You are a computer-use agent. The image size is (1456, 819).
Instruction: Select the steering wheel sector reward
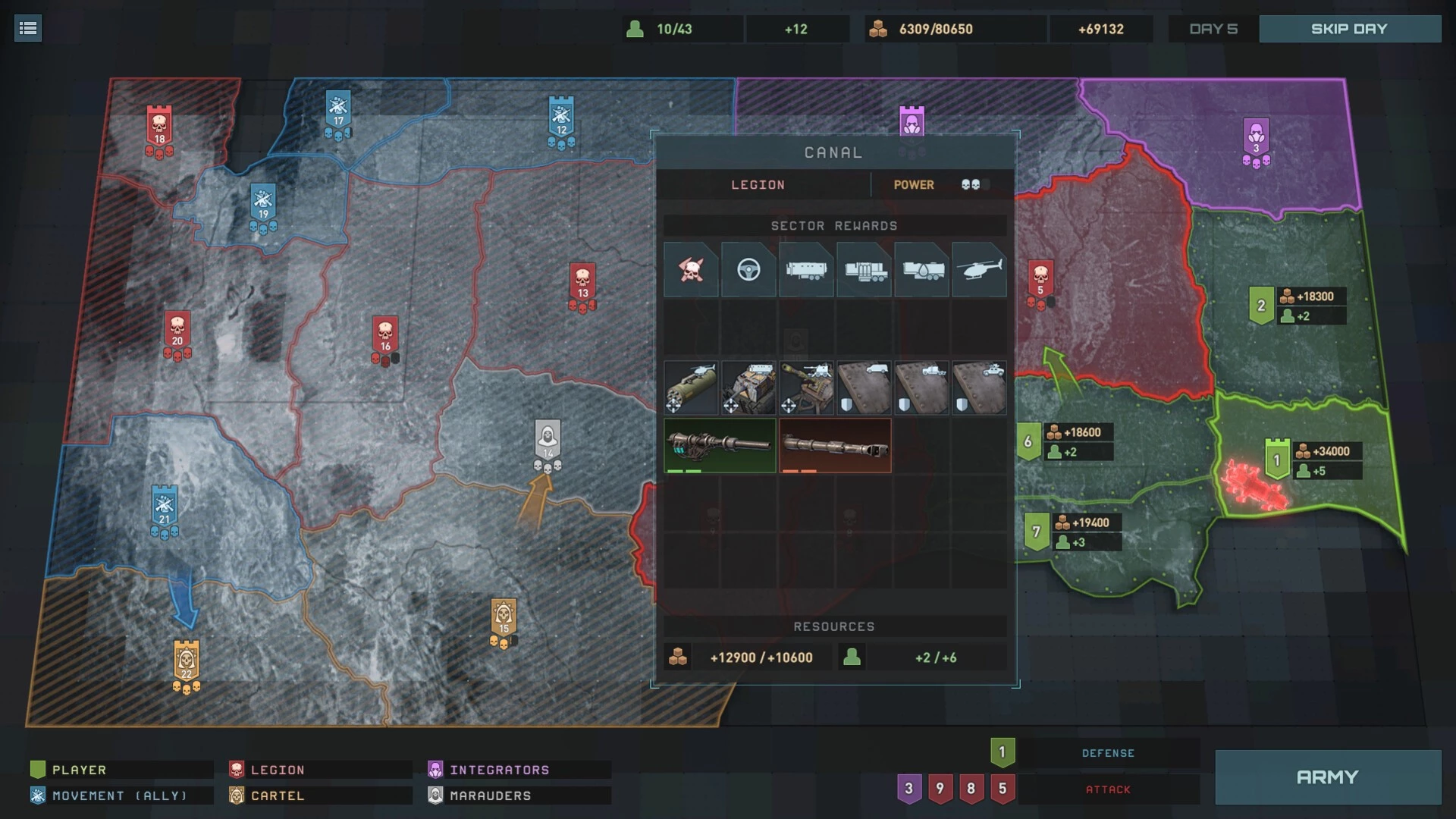tap(748, 269)
